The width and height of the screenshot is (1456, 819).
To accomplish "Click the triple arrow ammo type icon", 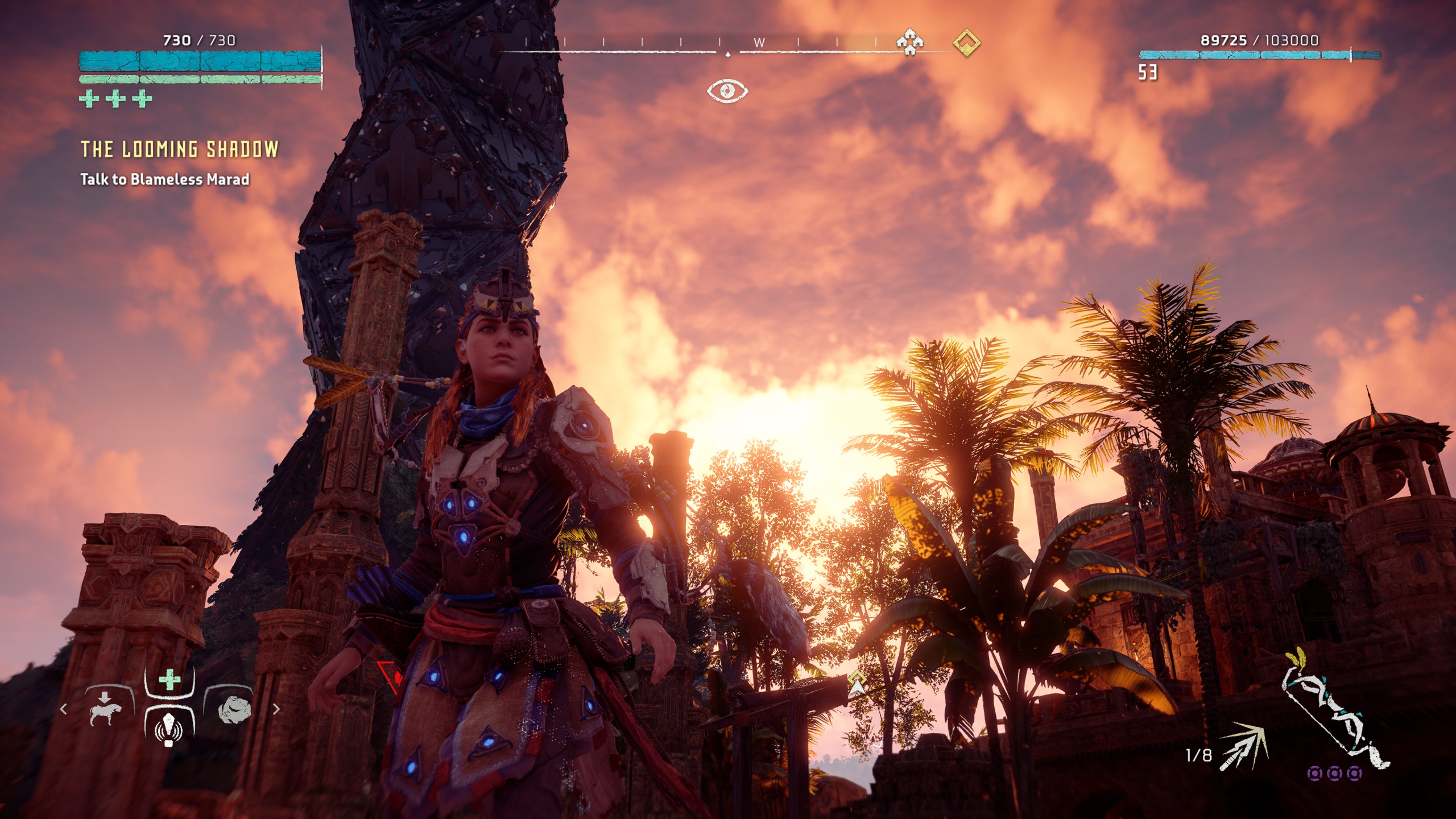I will (1244, 746).
